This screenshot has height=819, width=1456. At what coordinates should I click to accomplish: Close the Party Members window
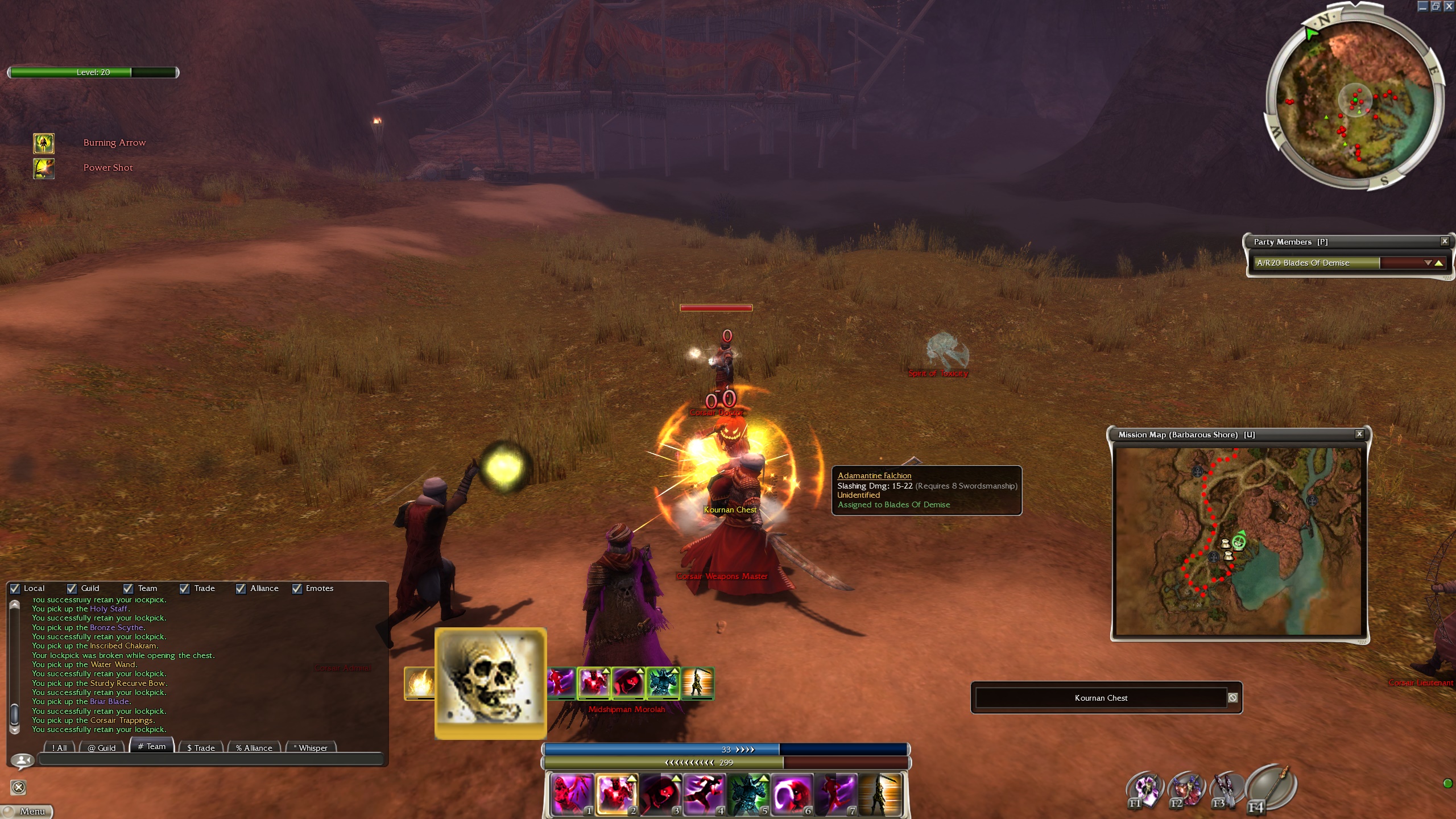pos(1444,241)
